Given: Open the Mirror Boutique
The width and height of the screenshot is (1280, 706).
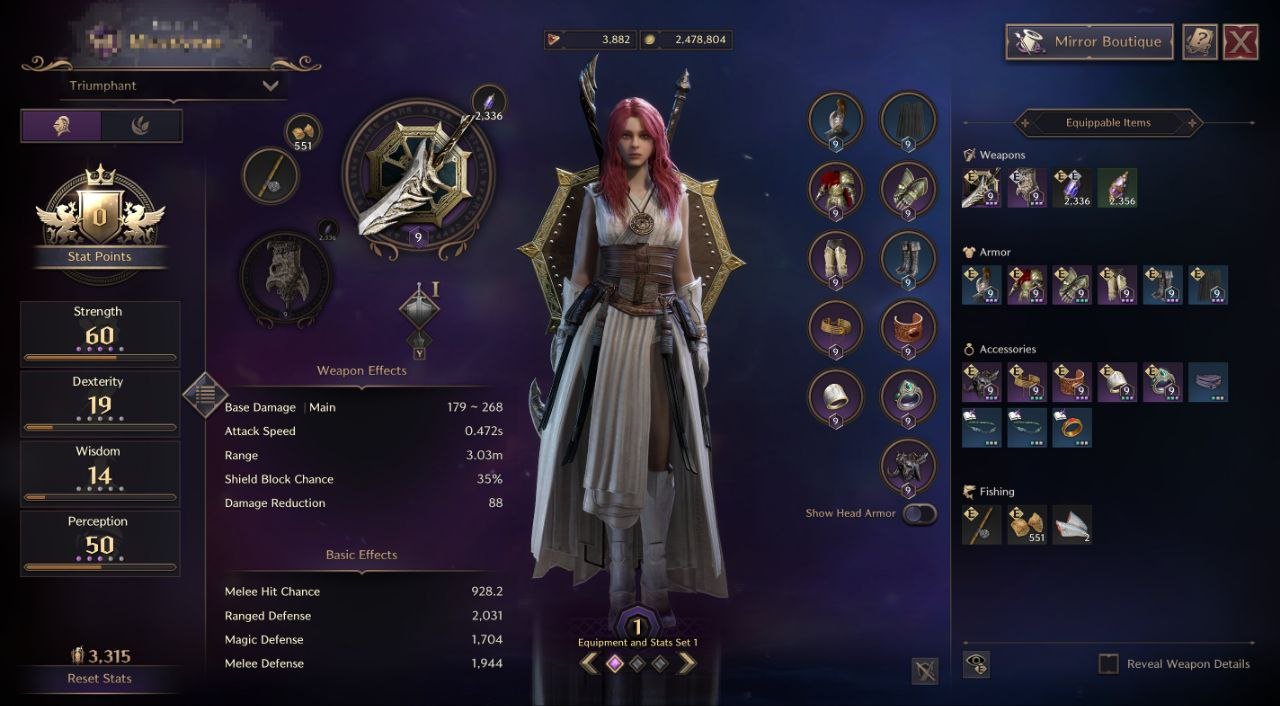Looking at the screenshot, I should click(x=1089, y=42).
